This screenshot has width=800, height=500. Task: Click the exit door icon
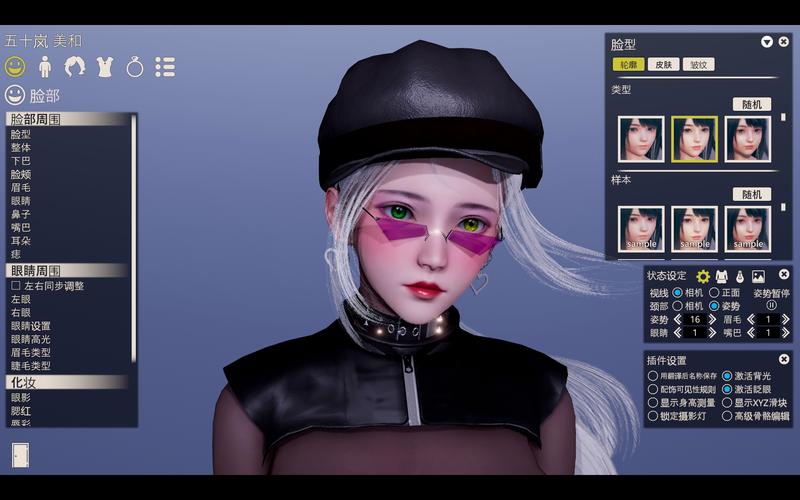(x=21, y=454)
